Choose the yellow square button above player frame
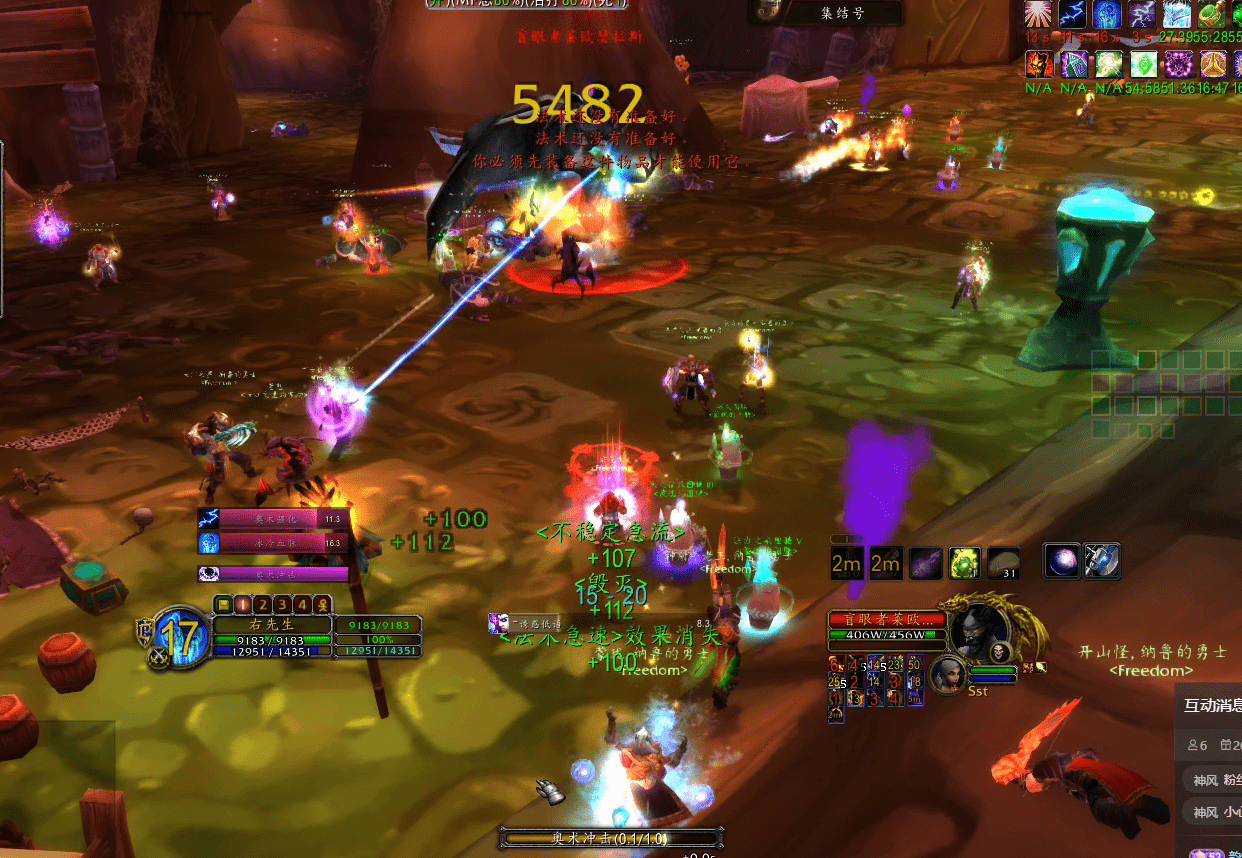1242x858 pixels. tap(224, 604)
